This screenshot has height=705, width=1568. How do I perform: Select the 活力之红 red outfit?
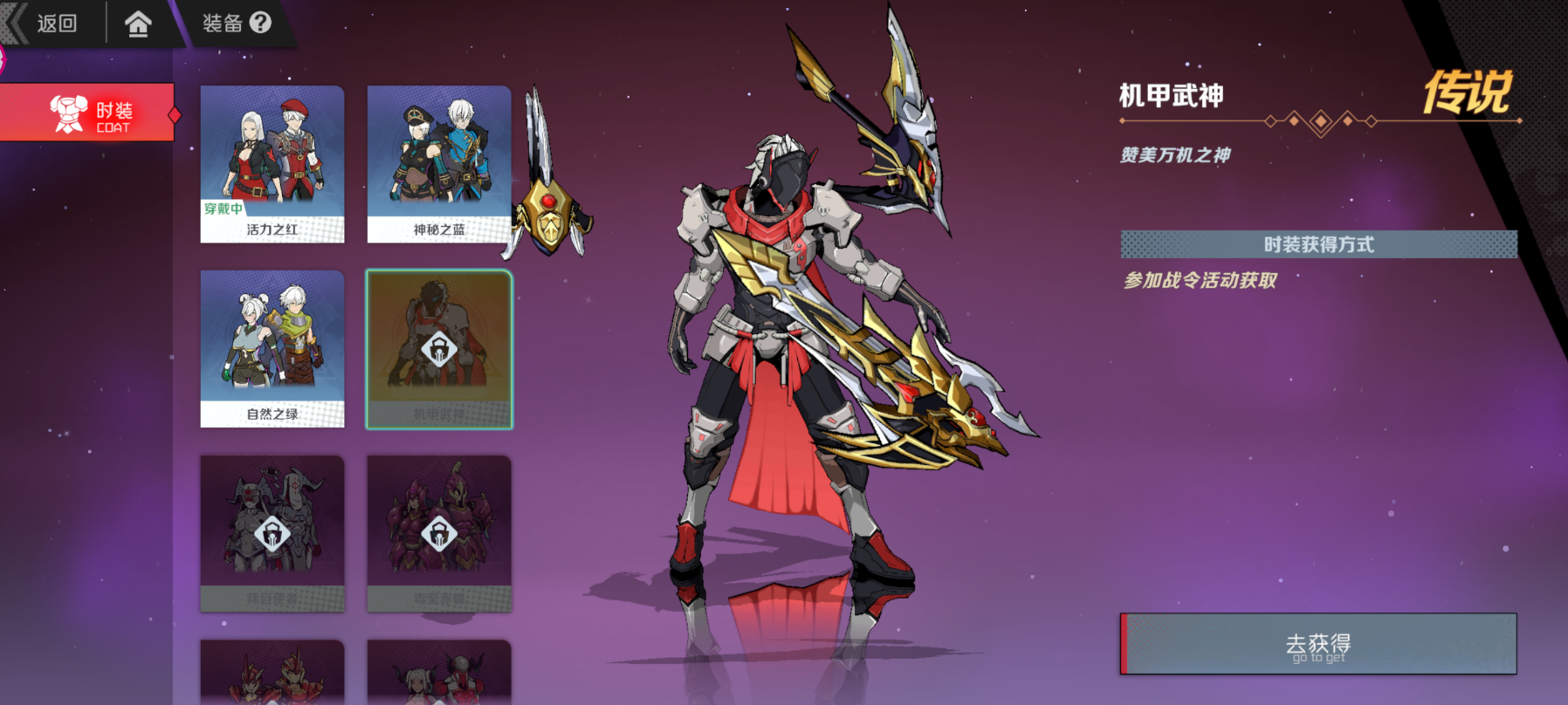[x=272, y=164]
